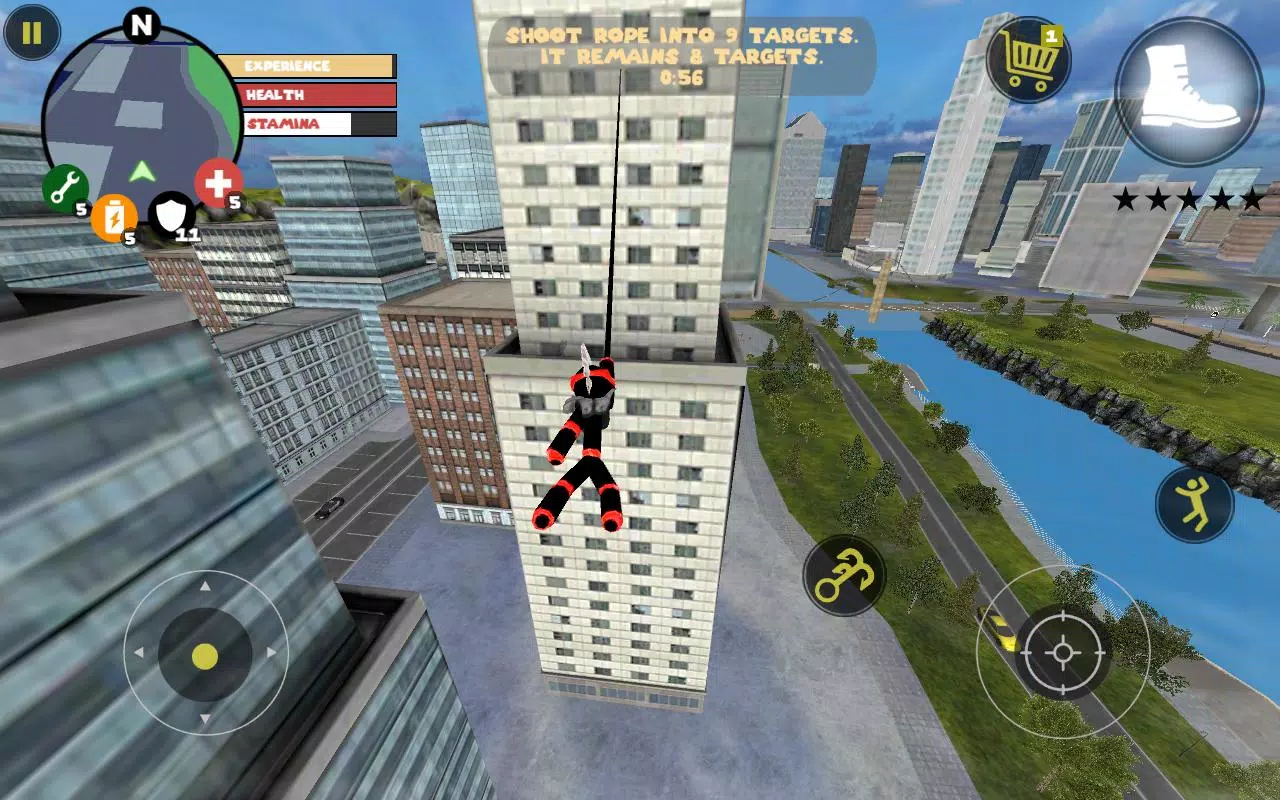Tap the boot kick button

click(1189, 91)
